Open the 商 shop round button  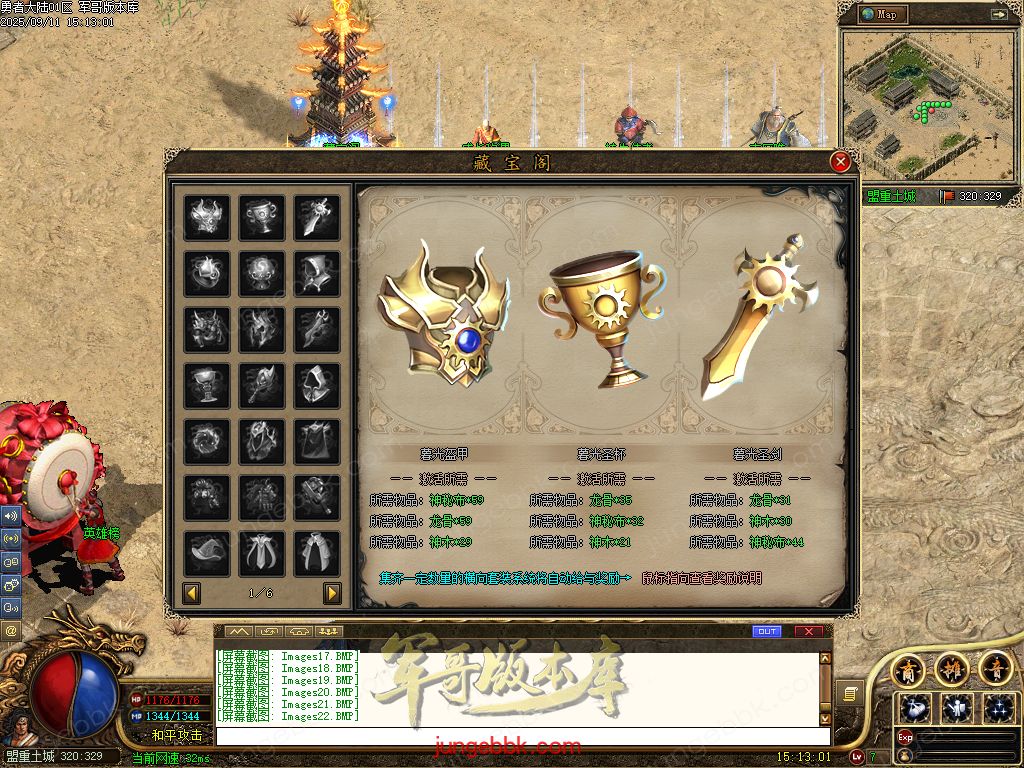[909, 668]
